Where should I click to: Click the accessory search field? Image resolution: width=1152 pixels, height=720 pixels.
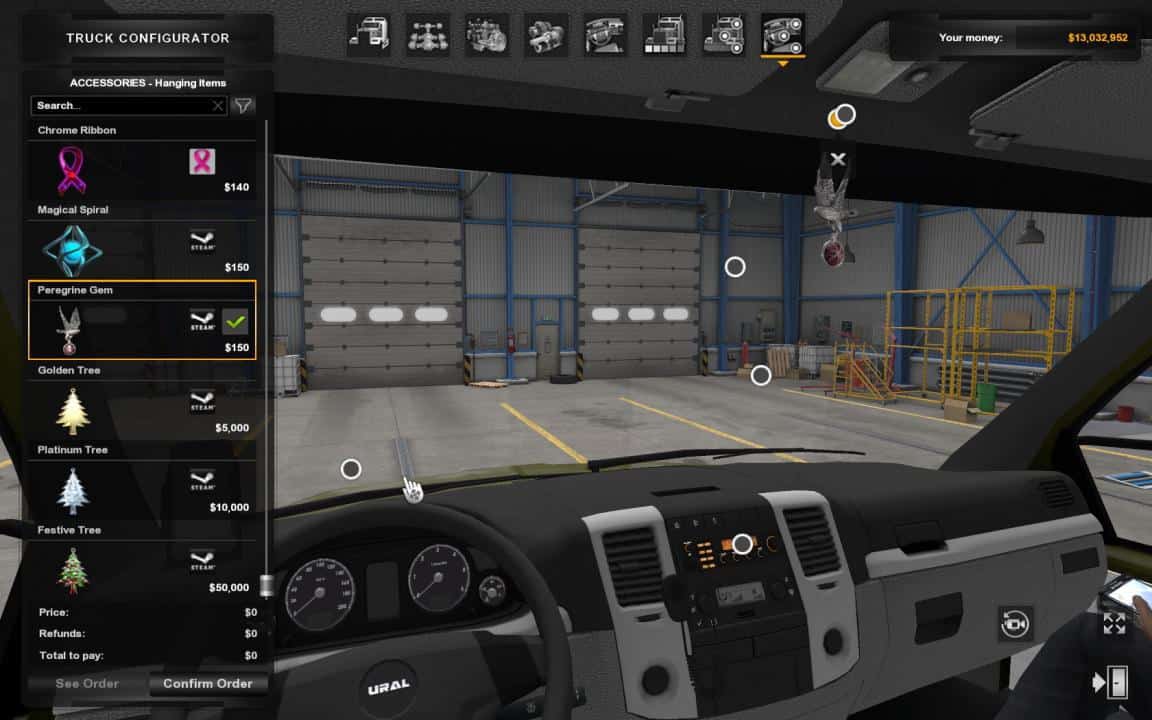tap(125, 105)
